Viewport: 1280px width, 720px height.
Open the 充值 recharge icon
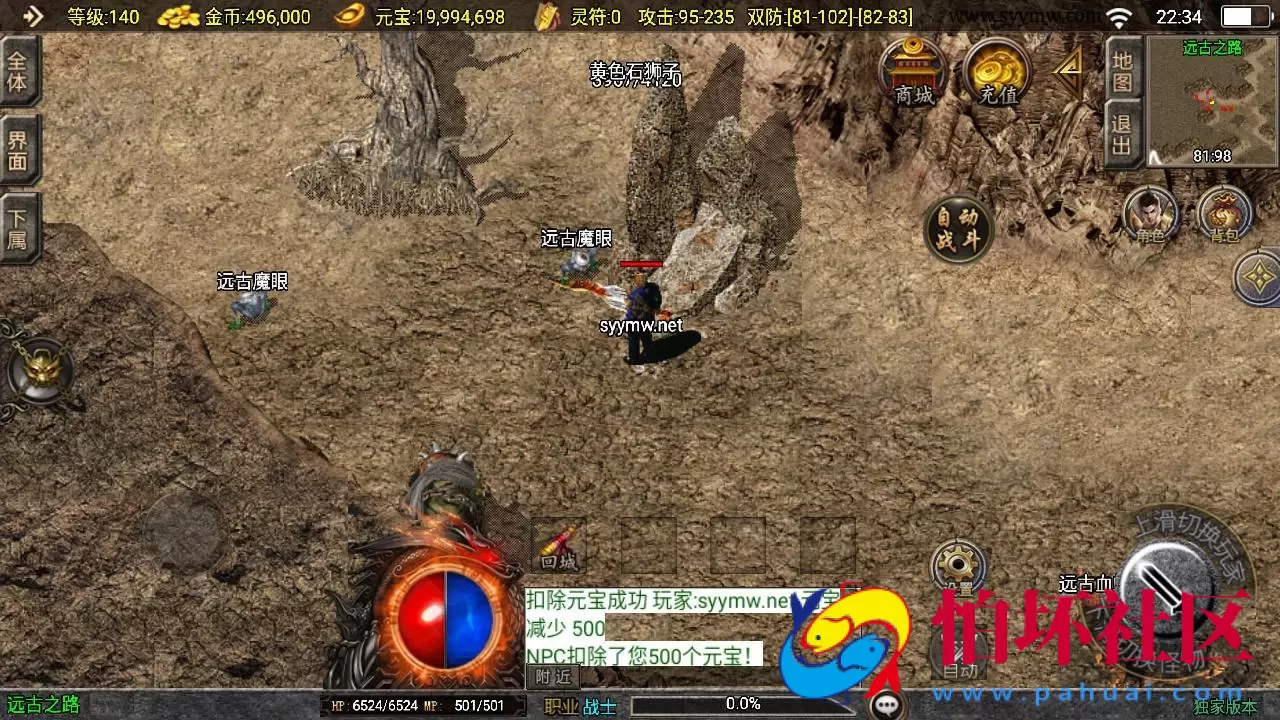click(x=997, y=72)
